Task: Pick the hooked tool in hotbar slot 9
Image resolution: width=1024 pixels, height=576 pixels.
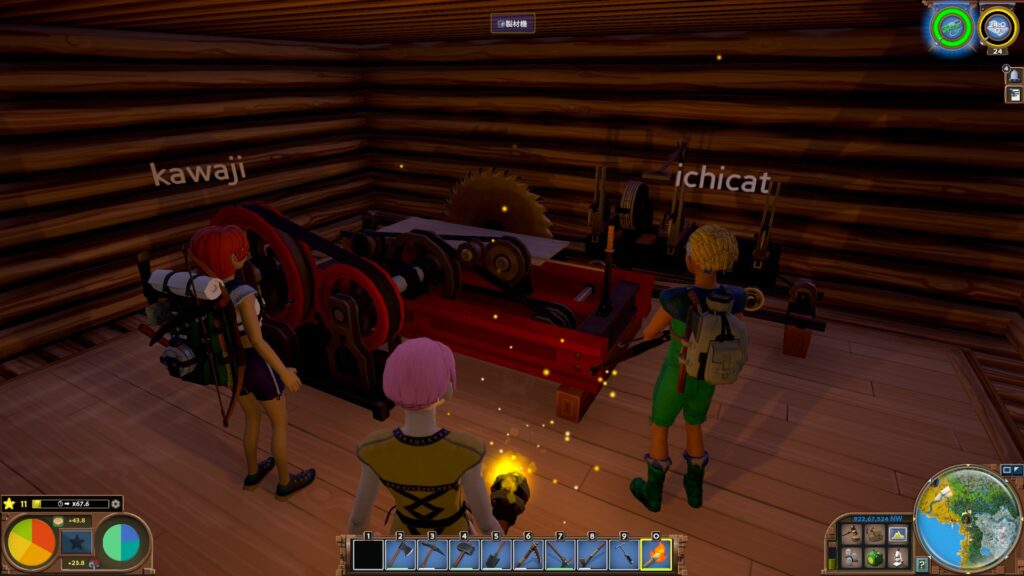Action: 623,553
